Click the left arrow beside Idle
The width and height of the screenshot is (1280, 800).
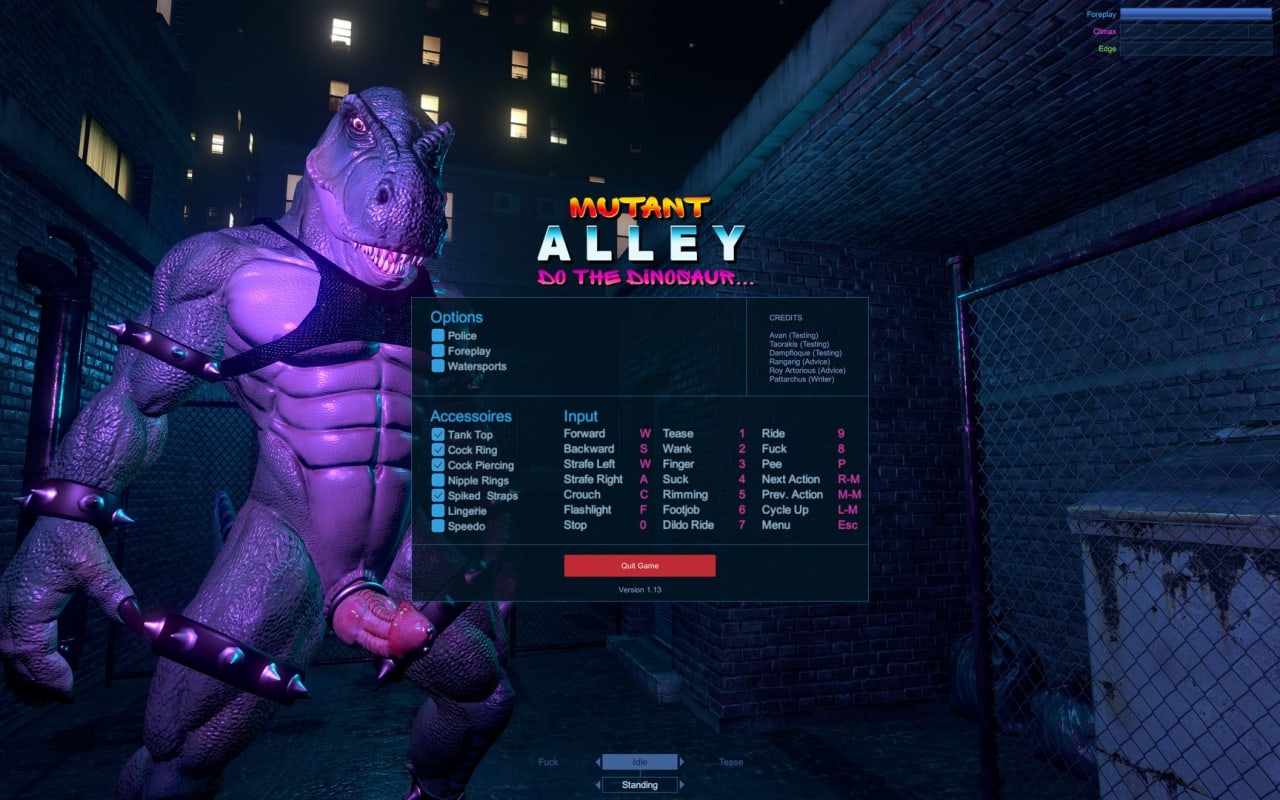coord(598,762)
